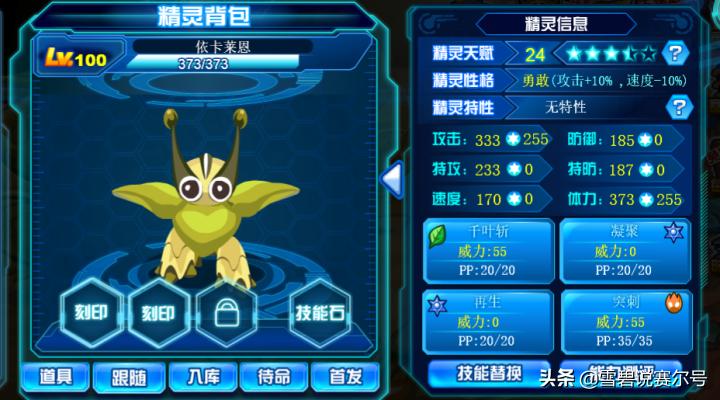720x400 pixels.
Task: Choose 首发 to make spirit lead
Action: (345, 376)
